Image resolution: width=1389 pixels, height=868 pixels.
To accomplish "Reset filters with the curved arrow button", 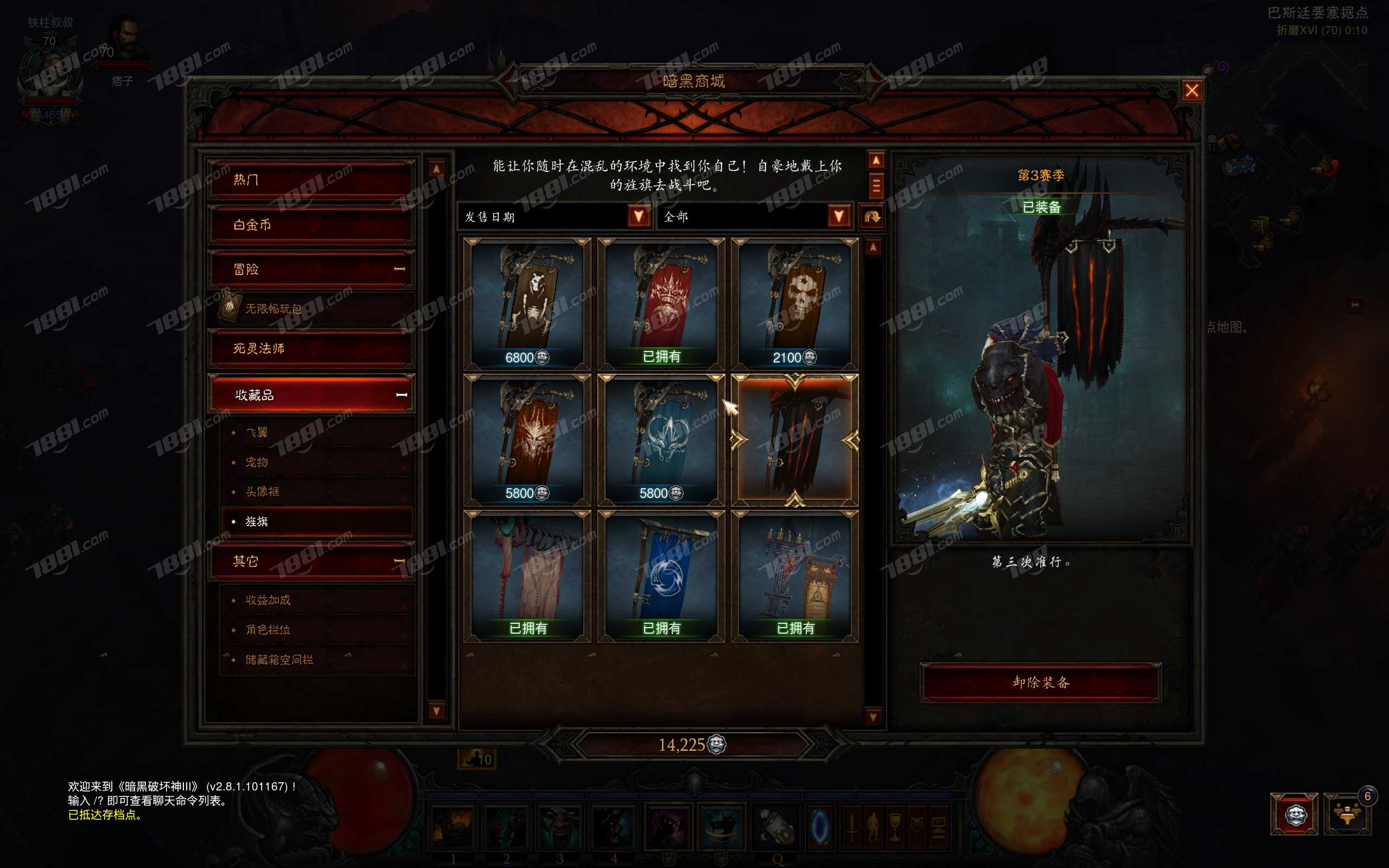I will 872,217.
